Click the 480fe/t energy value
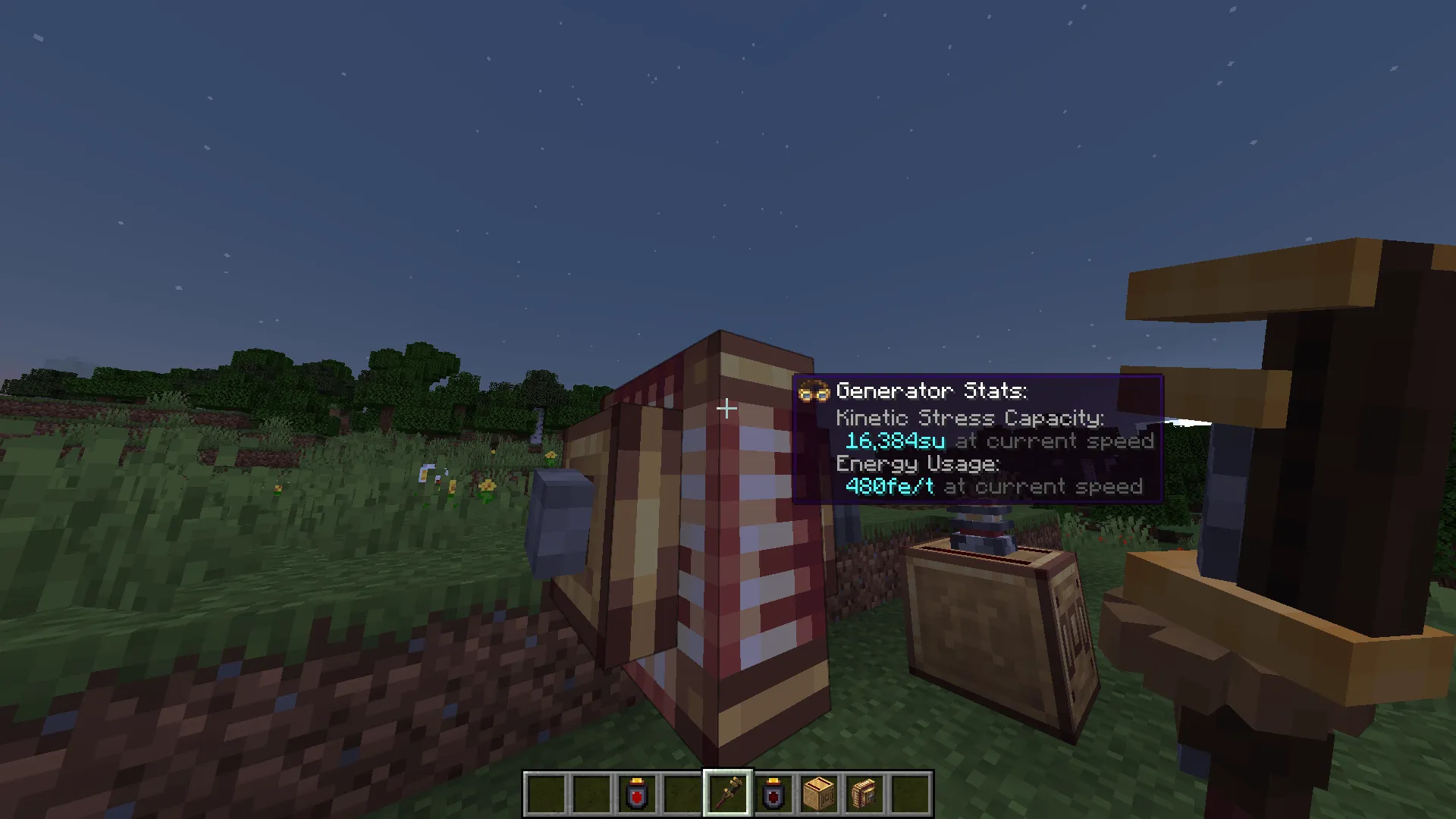1456x819 pixels. (889, 487)
